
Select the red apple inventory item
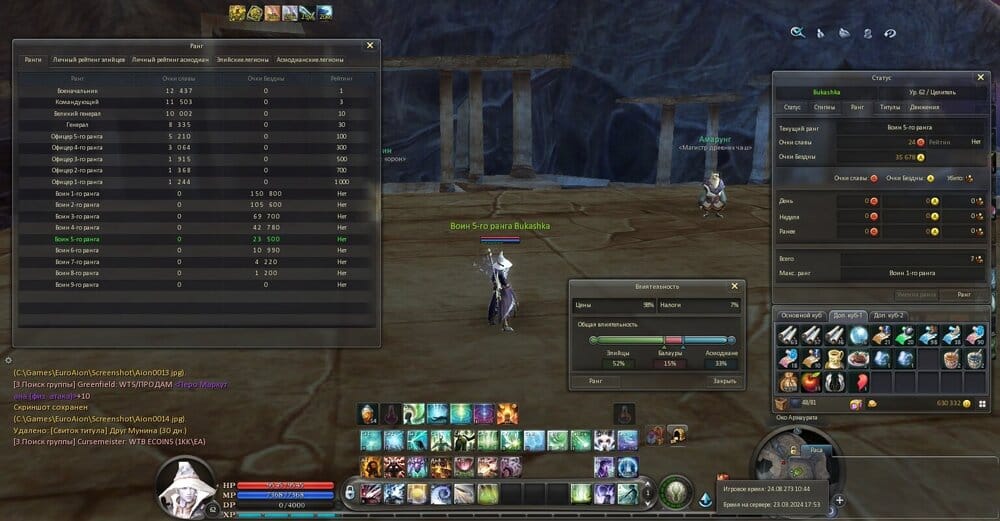click(x=809, y=381)
